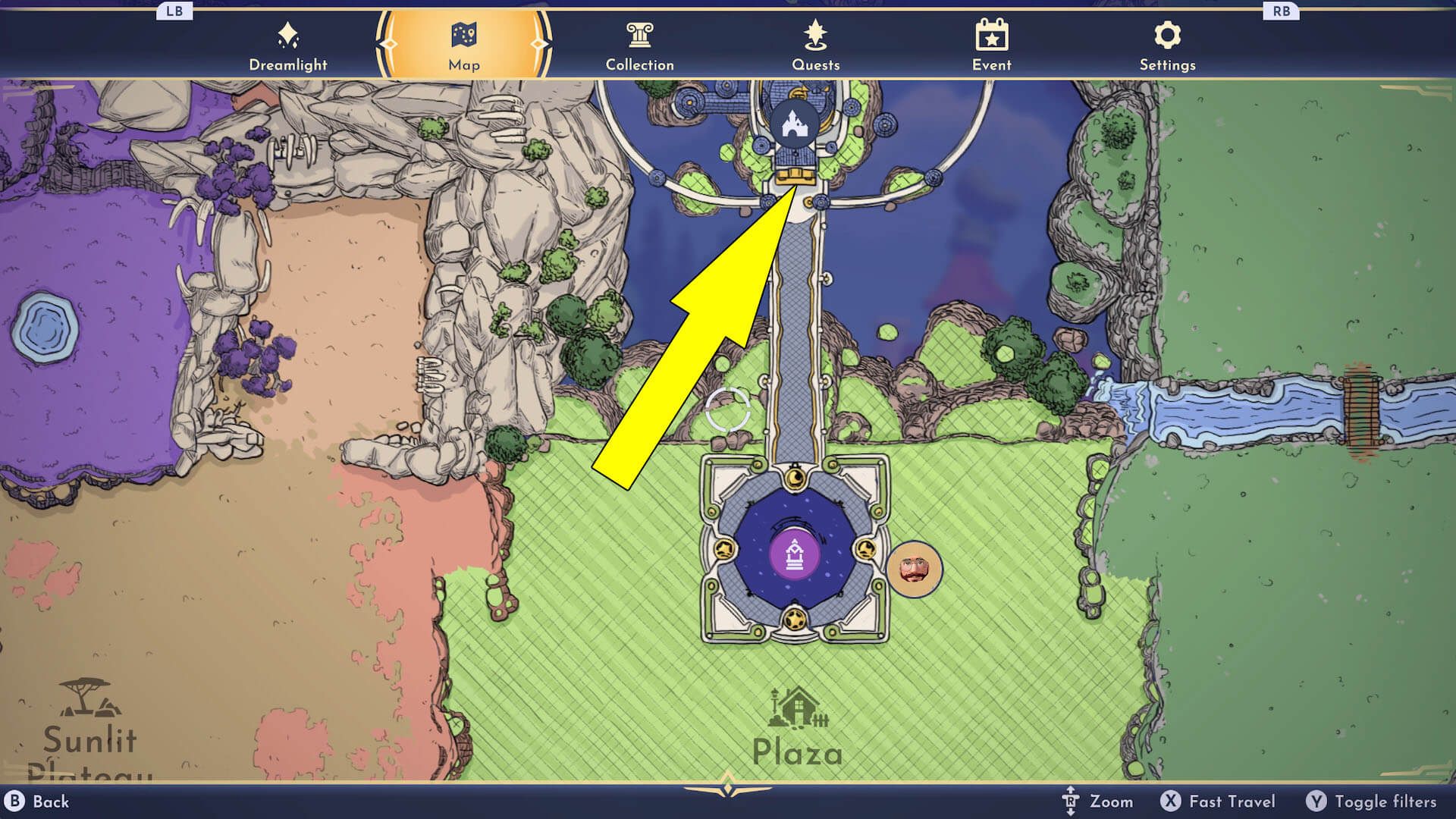Screen dimensions: 1456x819
Task: Click the Quests fountain icon
Action: click(814, 33)
